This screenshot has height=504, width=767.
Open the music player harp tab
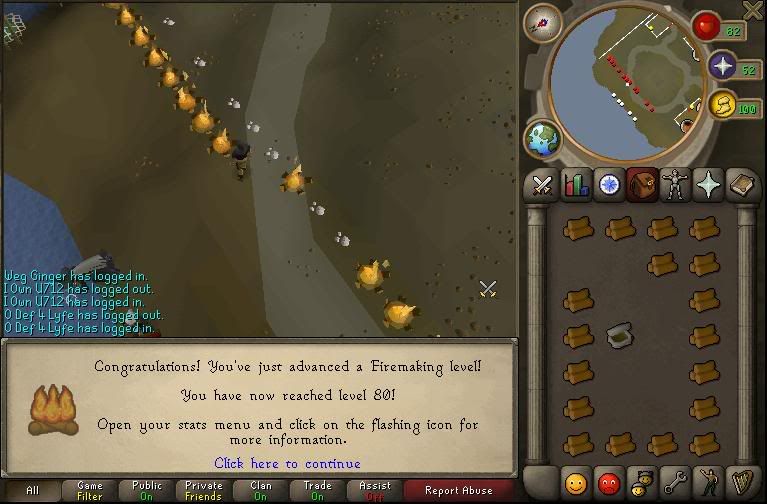[x=740, y=482]
